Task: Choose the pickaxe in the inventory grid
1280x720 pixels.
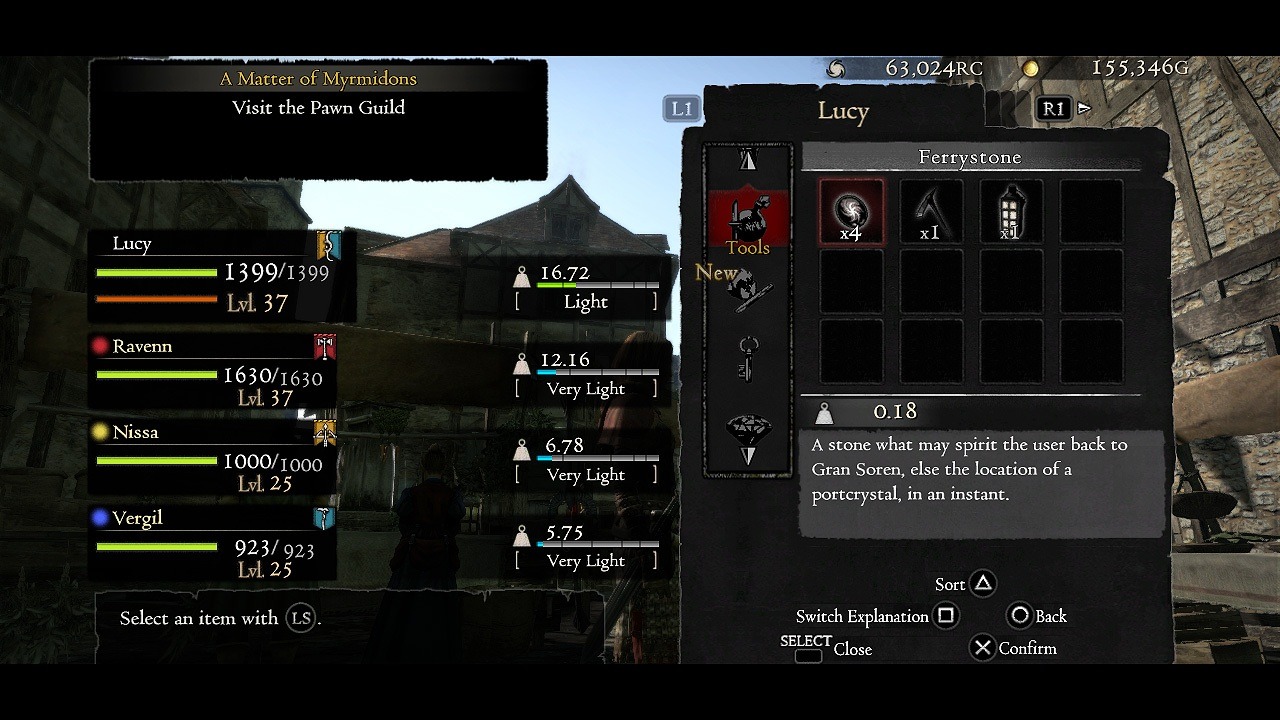Action: coord(930,212)
